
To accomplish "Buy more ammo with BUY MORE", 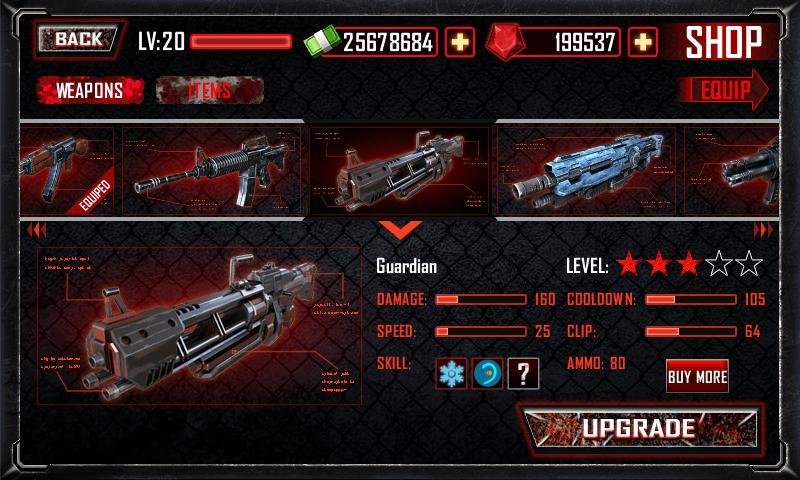I will click(x=697, y=375).
